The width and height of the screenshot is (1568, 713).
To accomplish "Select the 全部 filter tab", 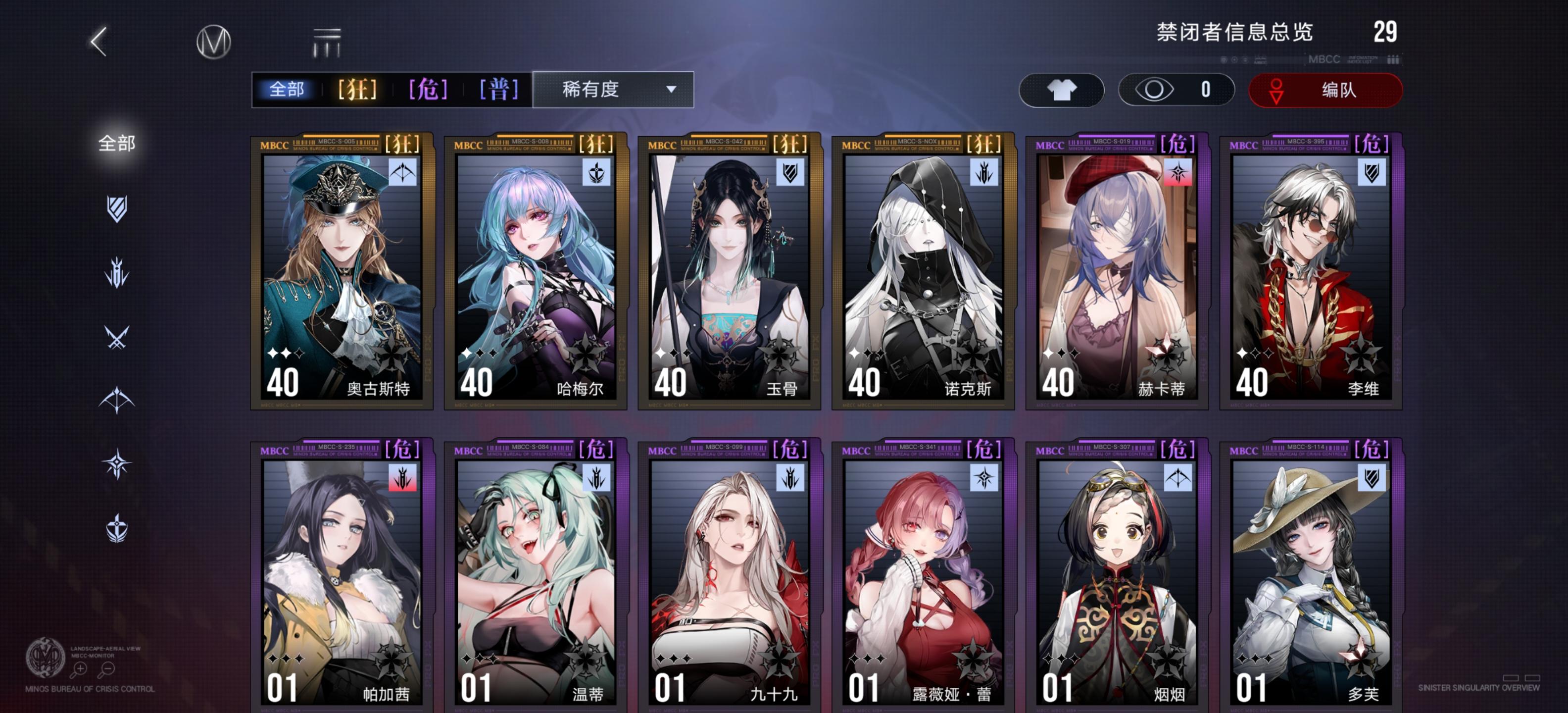I will click(x=287, y=89).
